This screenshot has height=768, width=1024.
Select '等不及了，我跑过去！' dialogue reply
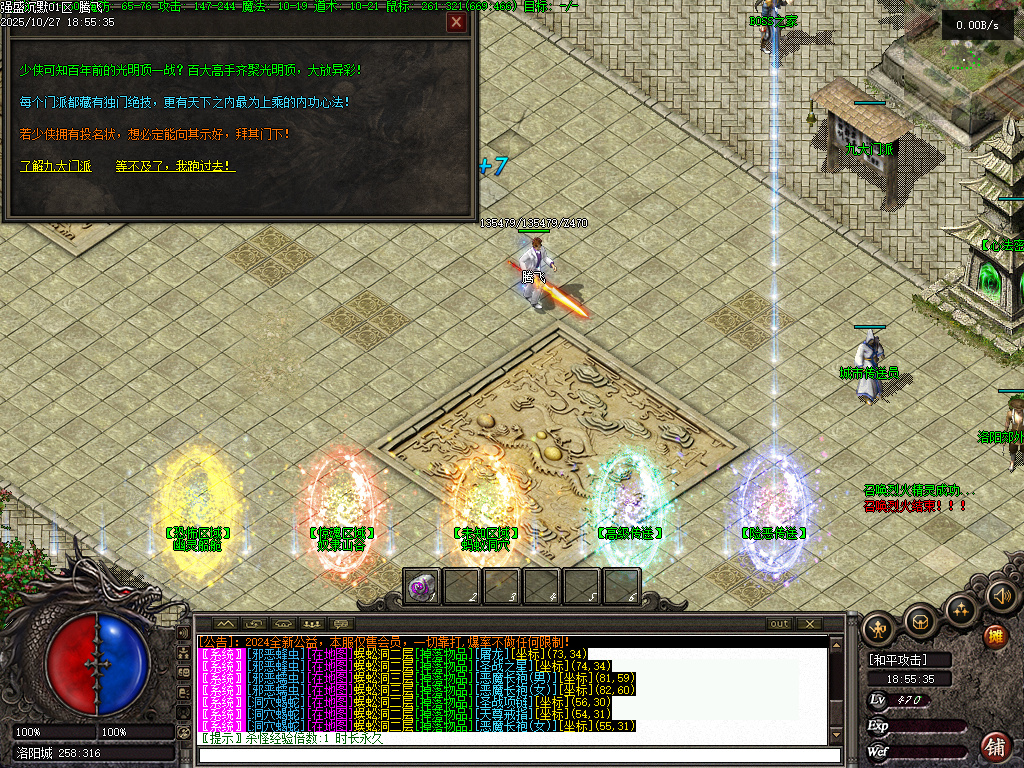click(x=175, y=166)
